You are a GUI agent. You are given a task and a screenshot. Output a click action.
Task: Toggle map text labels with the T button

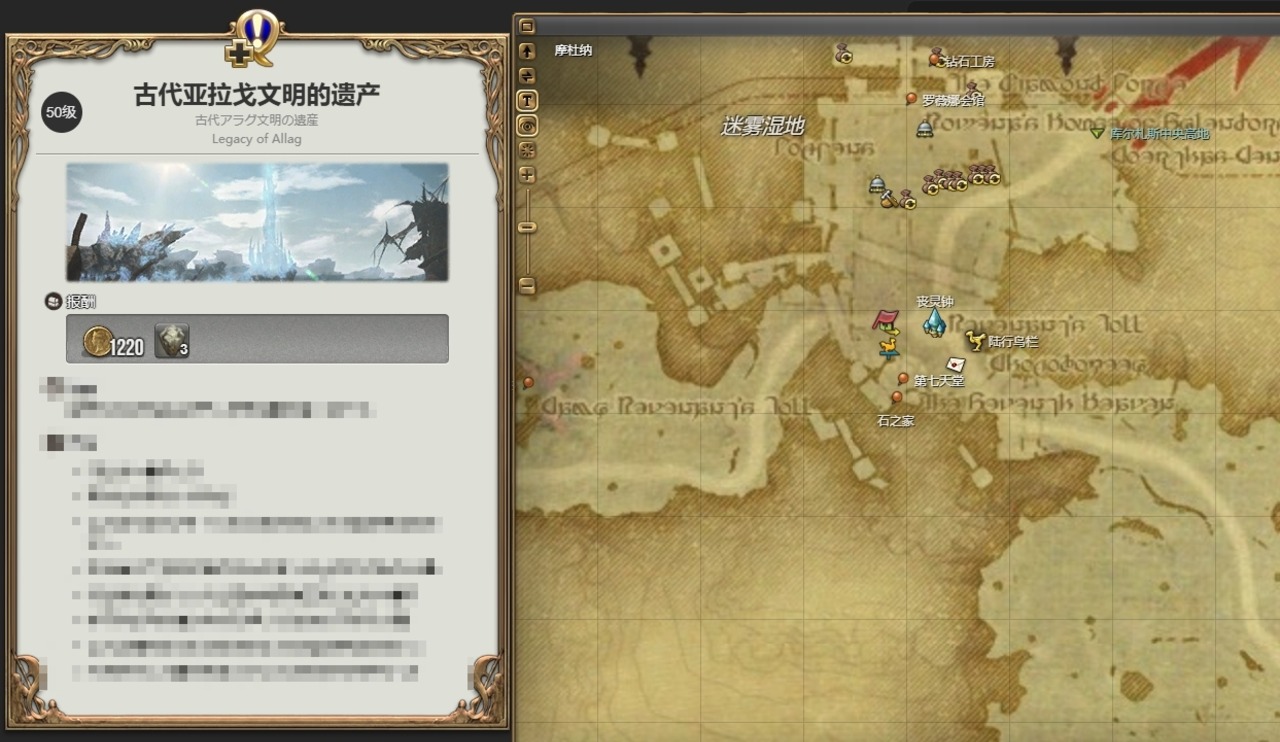(x=527, y=100)
